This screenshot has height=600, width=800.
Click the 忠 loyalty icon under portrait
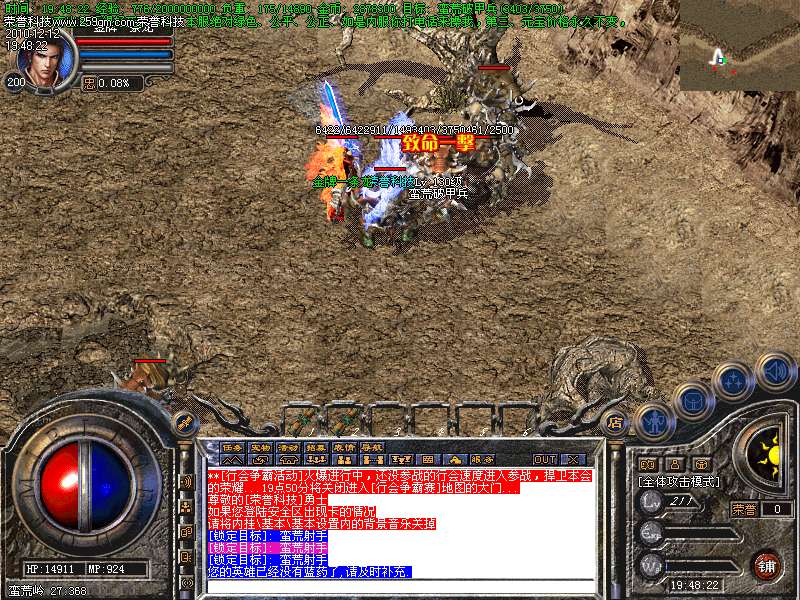88,83
